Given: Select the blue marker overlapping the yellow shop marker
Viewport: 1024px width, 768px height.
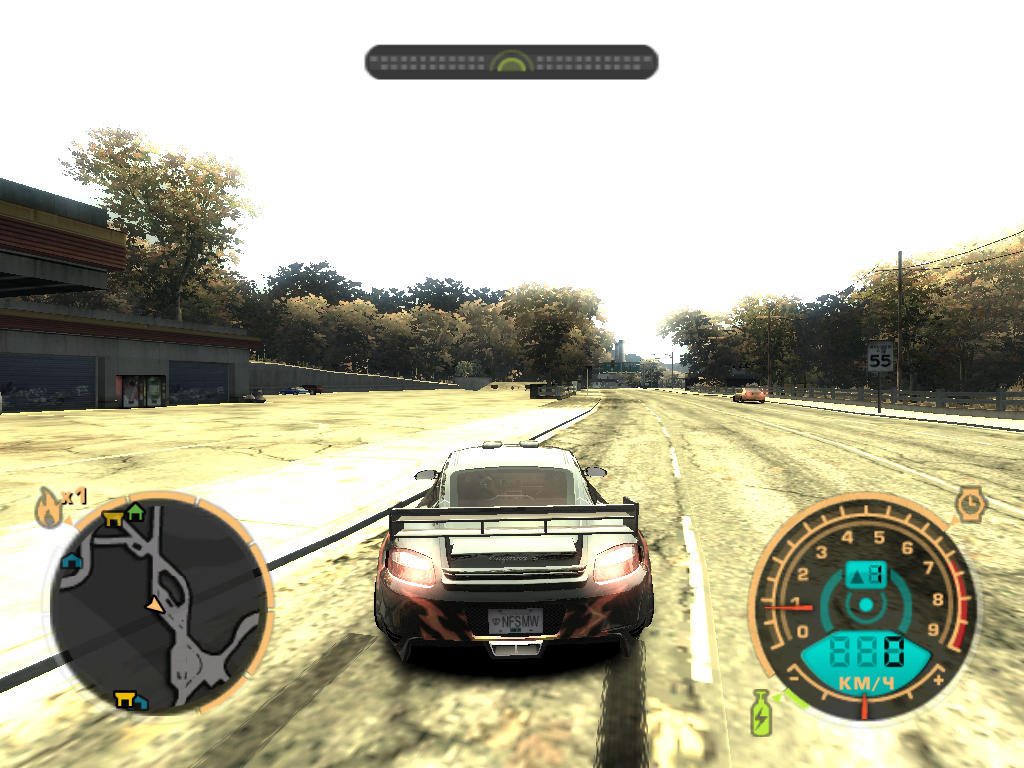Looking at the screenshot, I should tap(140, 702).
